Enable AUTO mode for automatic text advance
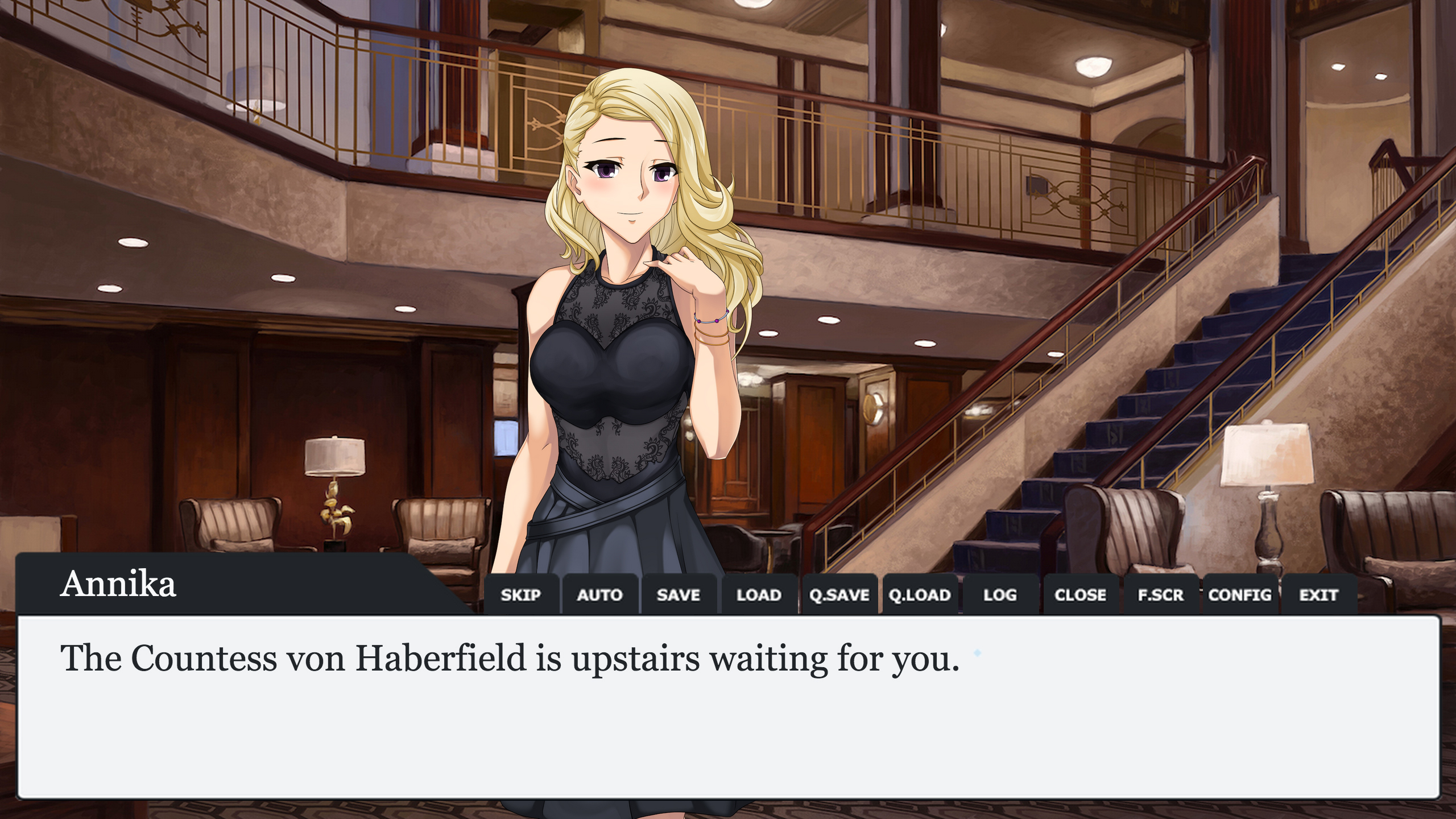The width and height of the screenshot is (1456, 819). [x=600, y=595]
